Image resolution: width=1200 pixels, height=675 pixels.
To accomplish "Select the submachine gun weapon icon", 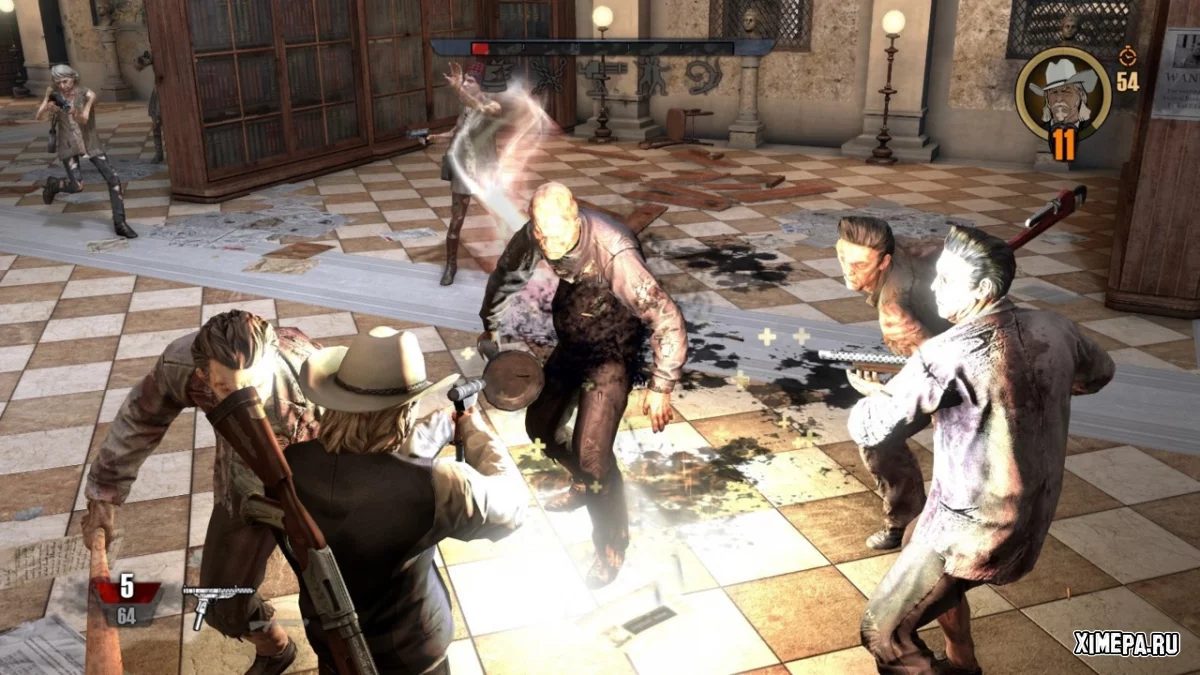I will pyautogui.click(x=216, y=600).
